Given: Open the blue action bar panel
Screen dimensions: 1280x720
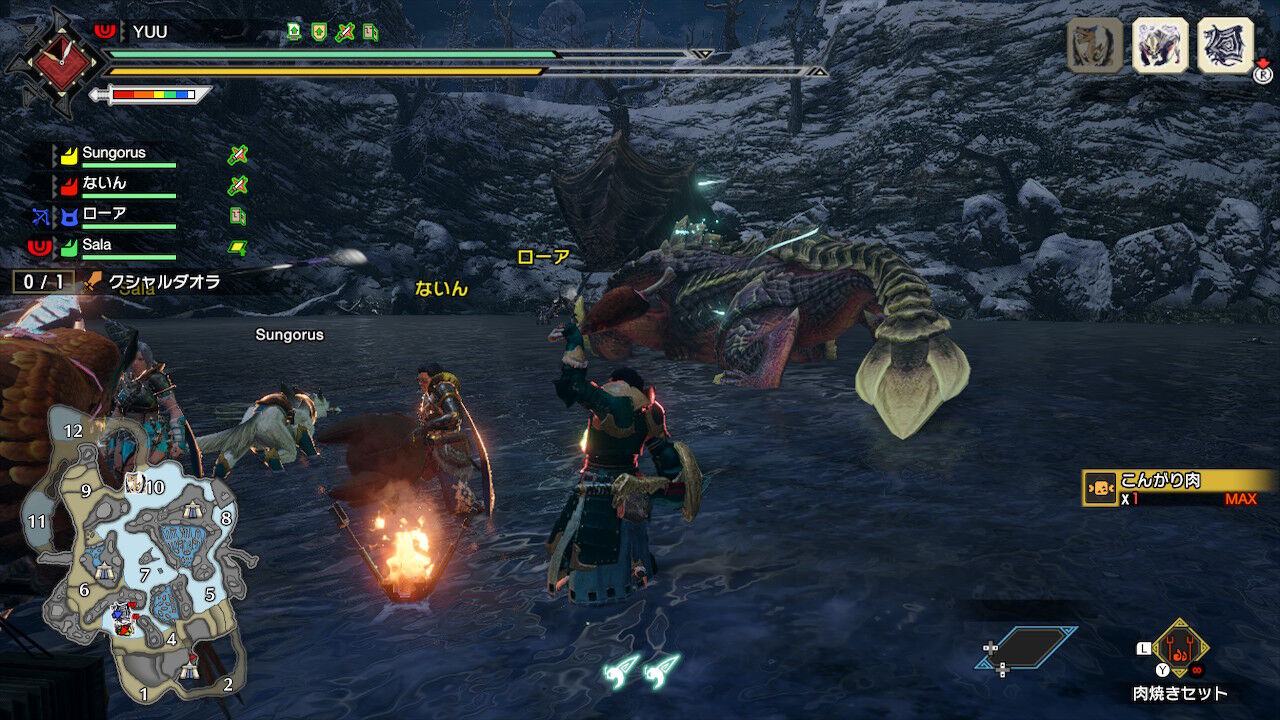Looking at the screenshot, I should pyautogui.click(x=1026, y=648).
